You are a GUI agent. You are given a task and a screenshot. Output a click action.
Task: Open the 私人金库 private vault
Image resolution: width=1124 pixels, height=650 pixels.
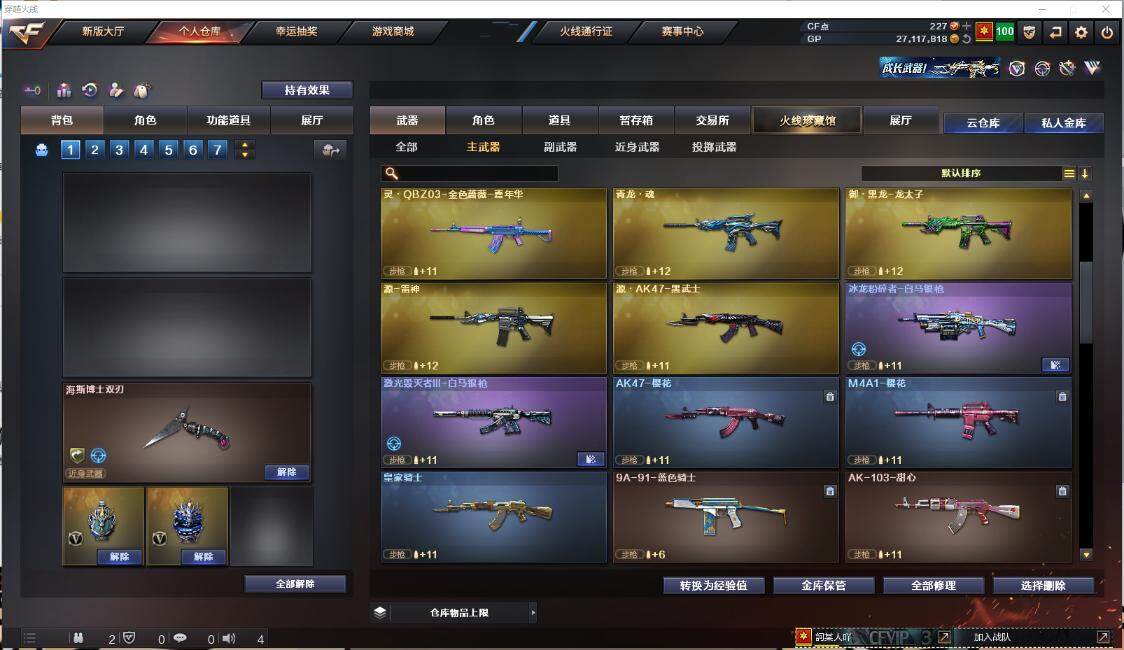pos(1063,123)
